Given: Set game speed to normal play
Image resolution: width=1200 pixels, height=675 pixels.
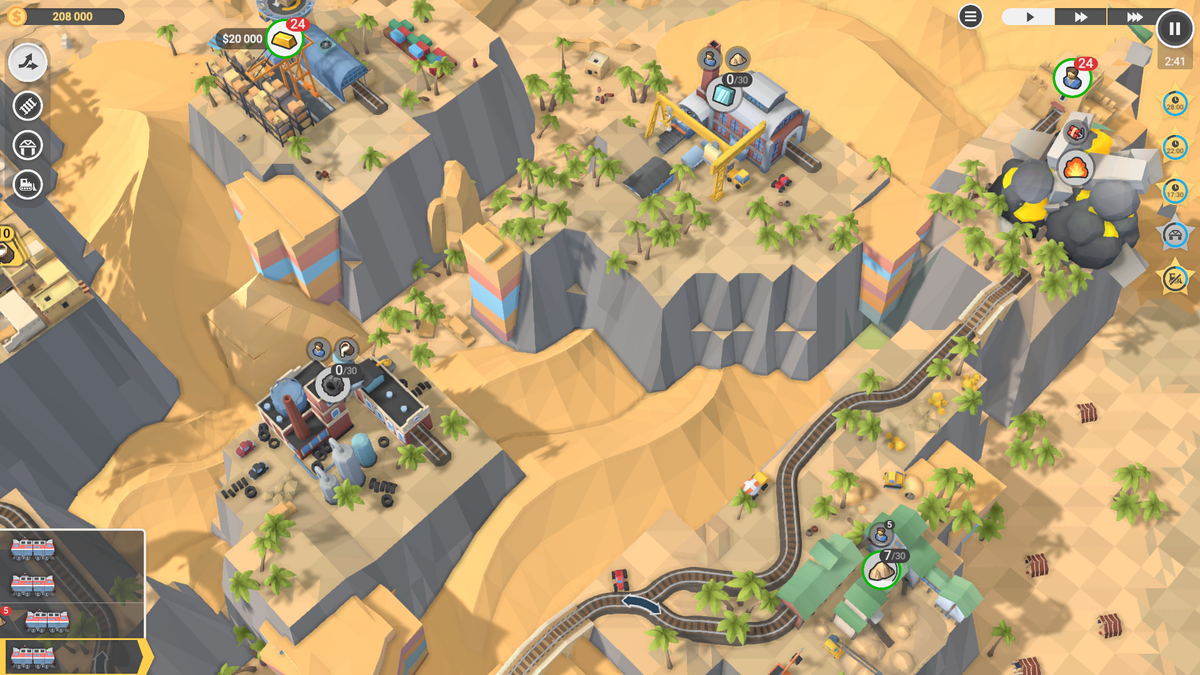Looking at the screenshot, I should point(1029,17).
